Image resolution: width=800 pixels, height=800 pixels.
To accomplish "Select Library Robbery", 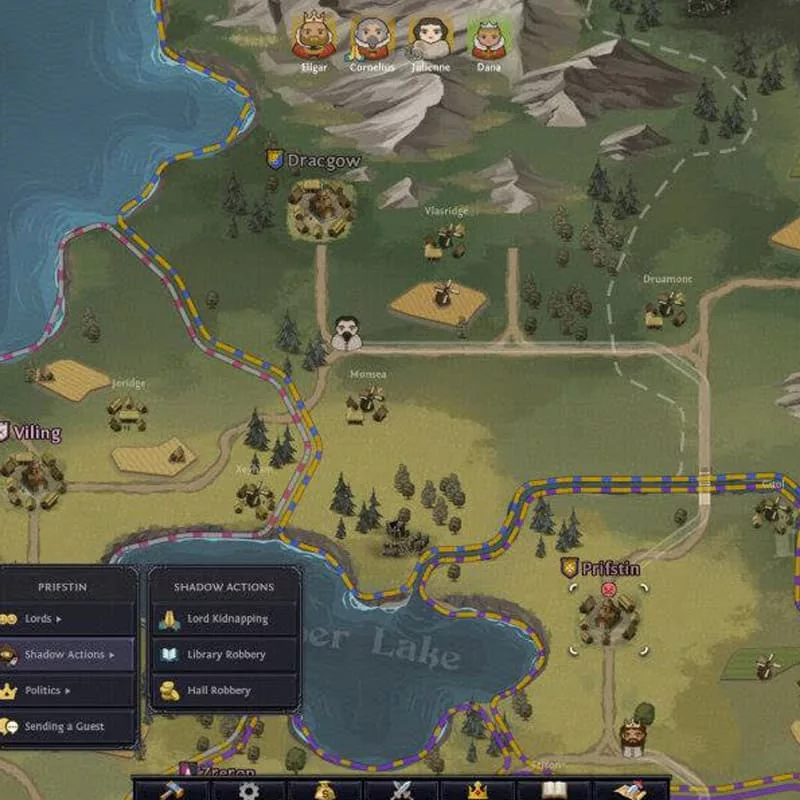I will click(x=225, y=655).
